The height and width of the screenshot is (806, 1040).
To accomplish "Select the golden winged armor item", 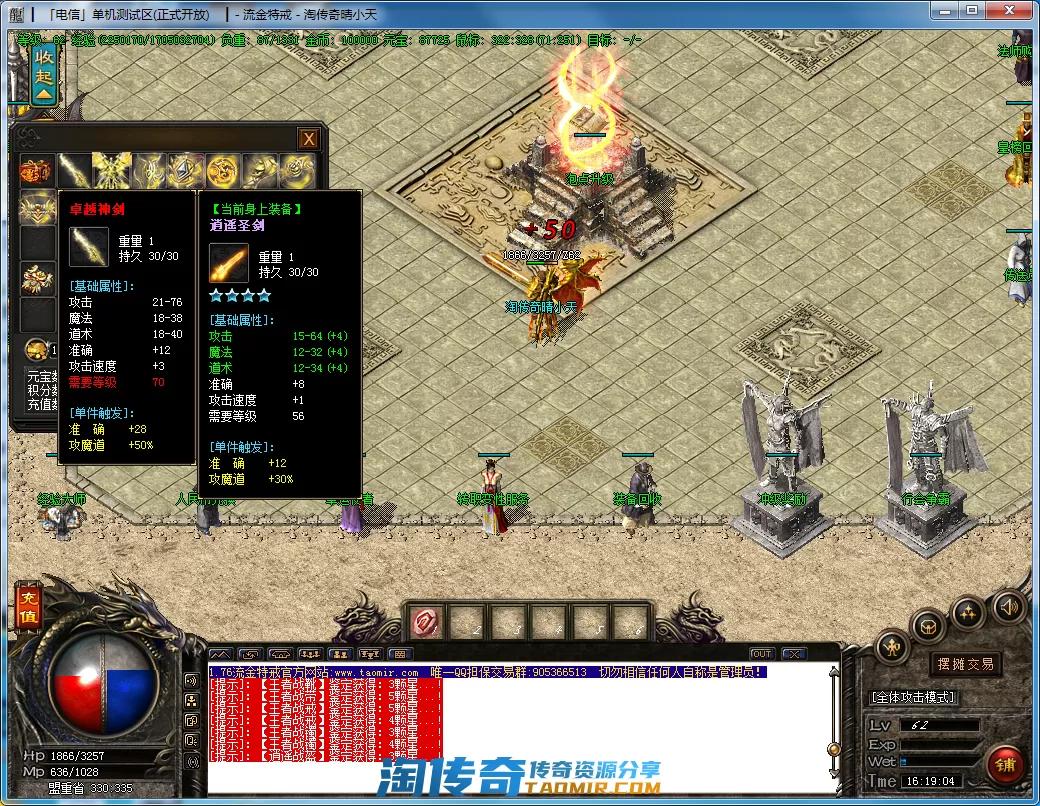I will [x=112, y=171].
